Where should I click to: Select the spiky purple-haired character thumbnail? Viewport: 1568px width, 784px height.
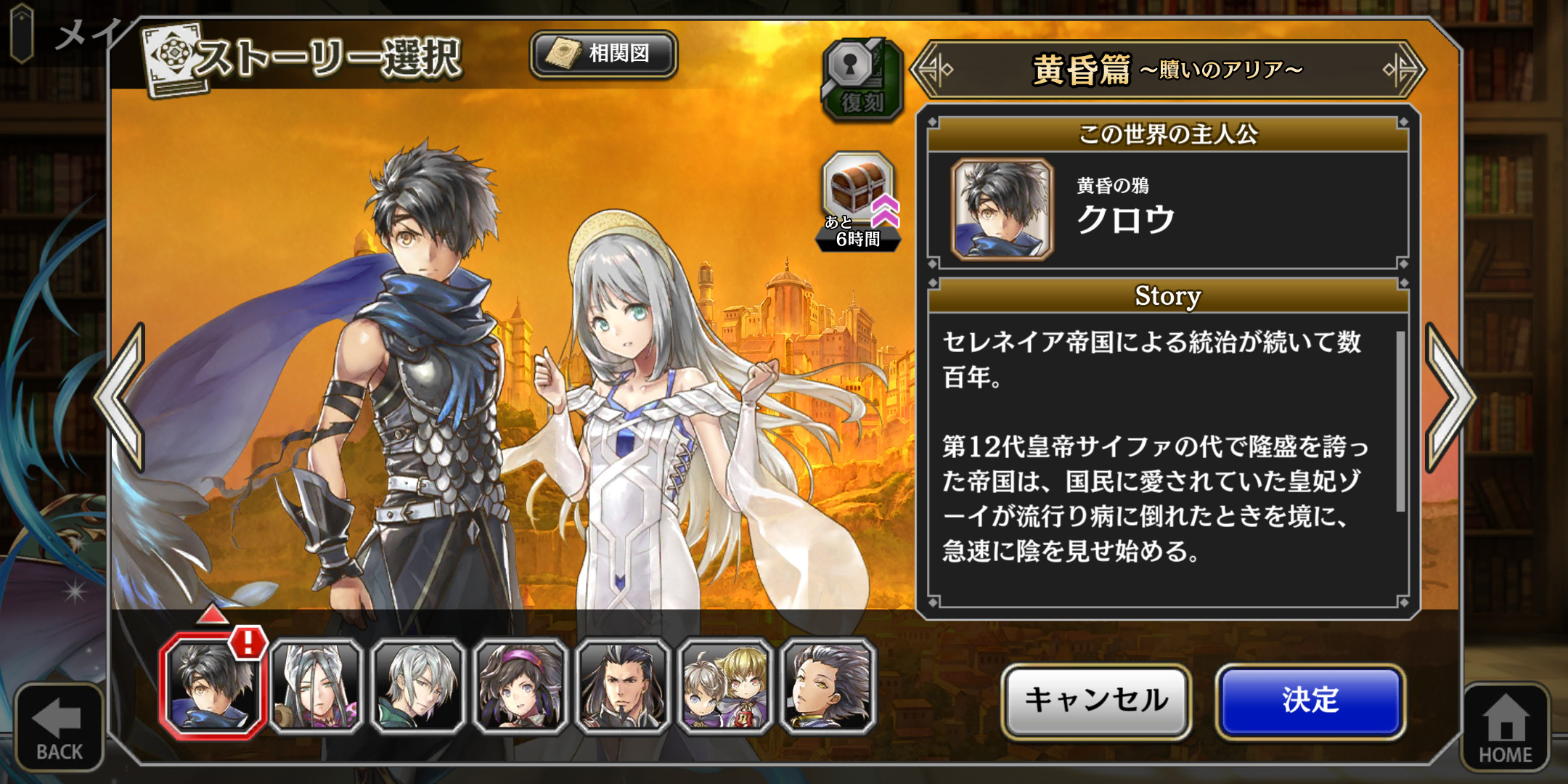pos(828,687)
